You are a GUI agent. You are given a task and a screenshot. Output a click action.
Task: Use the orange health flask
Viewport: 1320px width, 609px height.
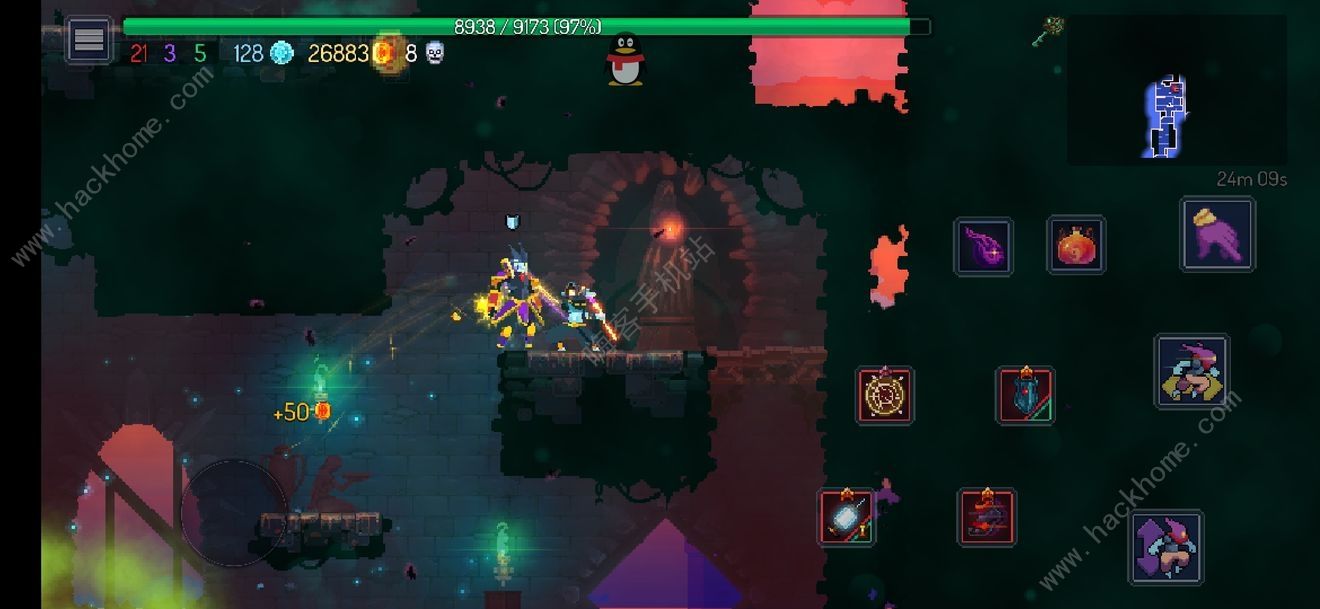pos(1076,245)
